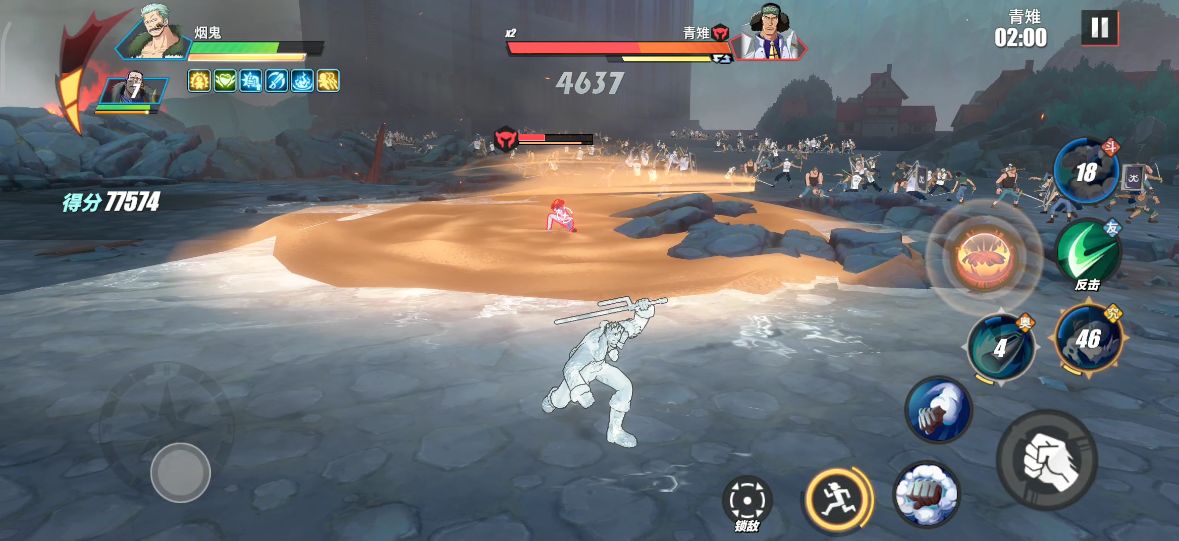Activate the glowing orange ultimate skill
1179x541 pixels.
point(985,256)
